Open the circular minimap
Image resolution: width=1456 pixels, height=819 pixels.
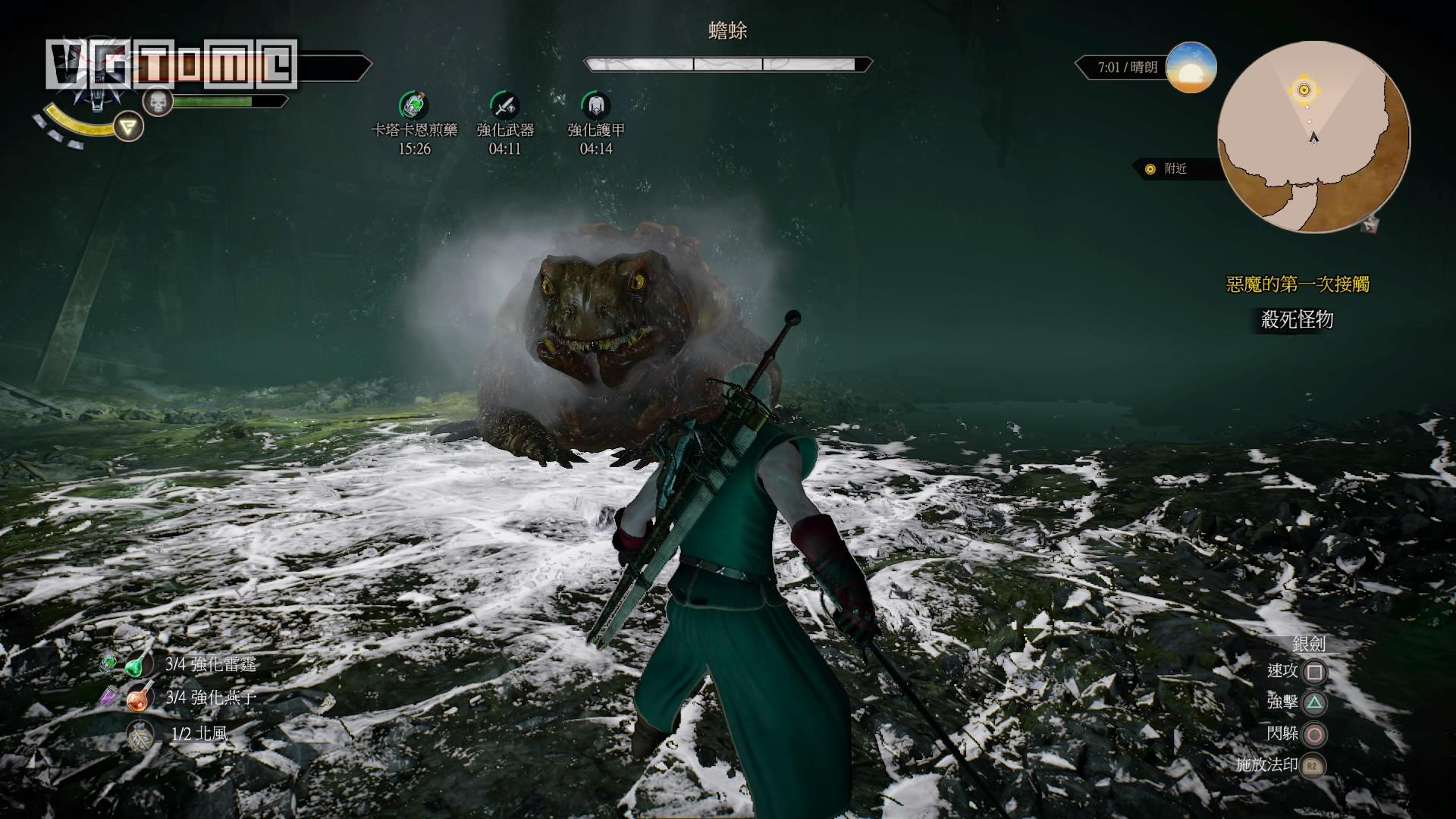pos(1313,136)
